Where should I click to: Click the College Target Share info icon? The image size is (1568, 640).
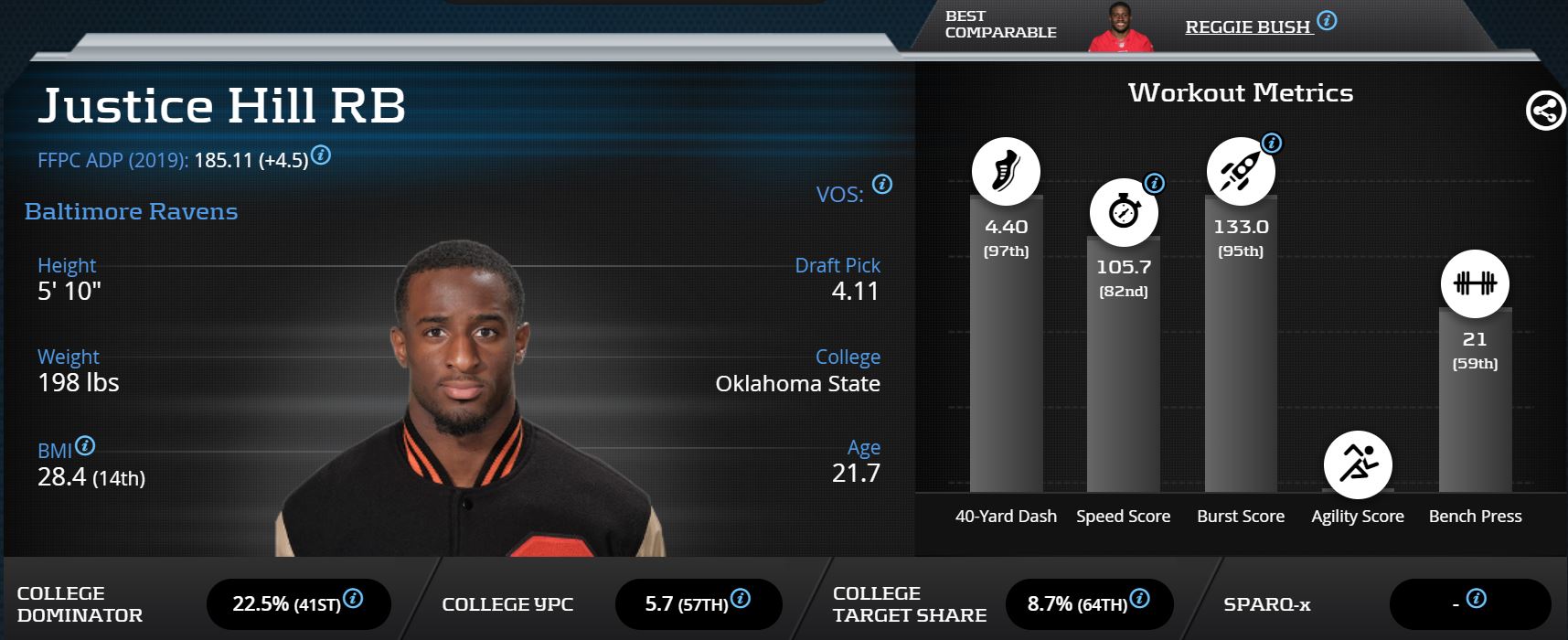(1139, 598)
